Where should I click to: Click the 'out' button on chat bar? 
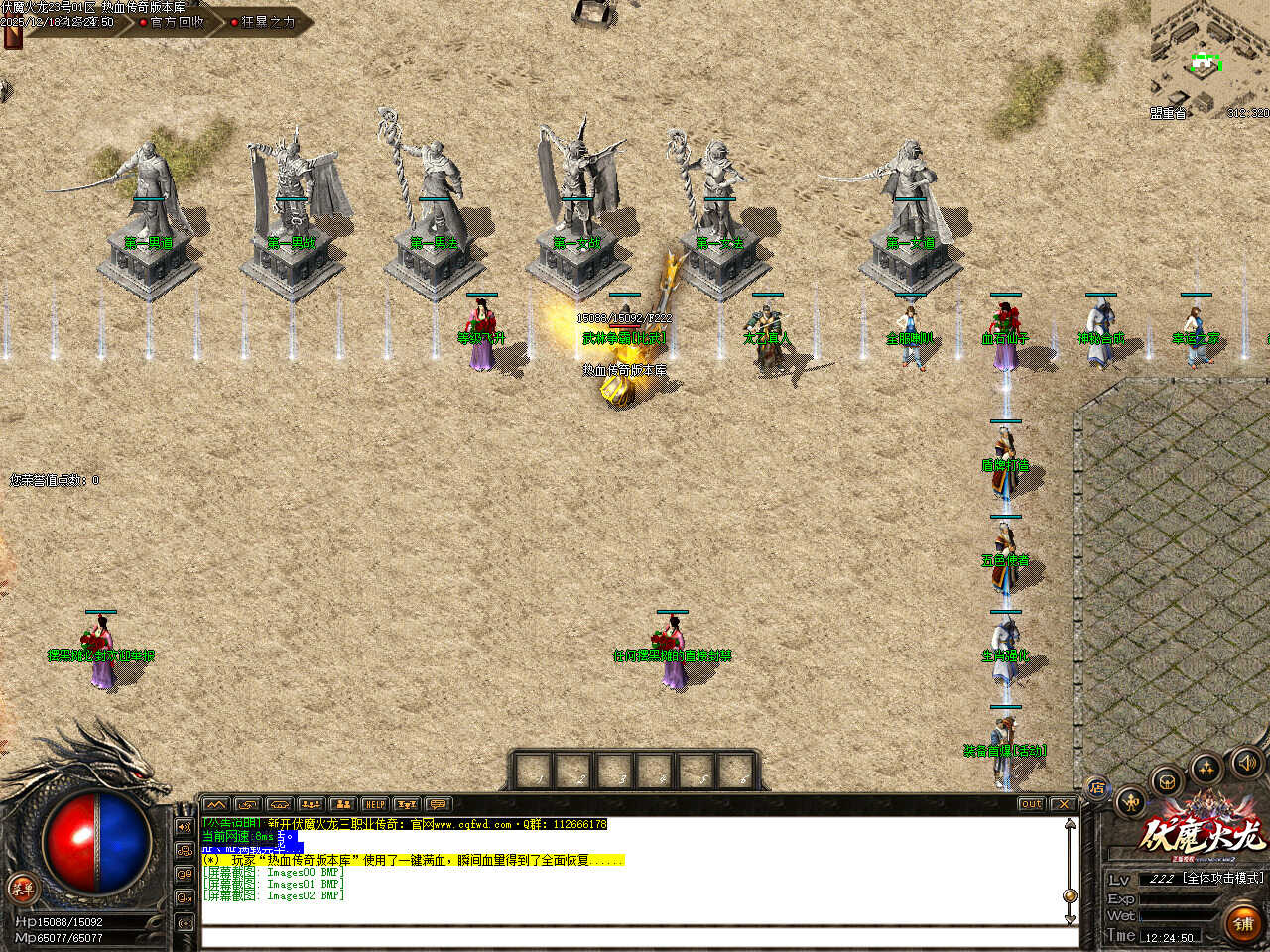(1031, 804)
